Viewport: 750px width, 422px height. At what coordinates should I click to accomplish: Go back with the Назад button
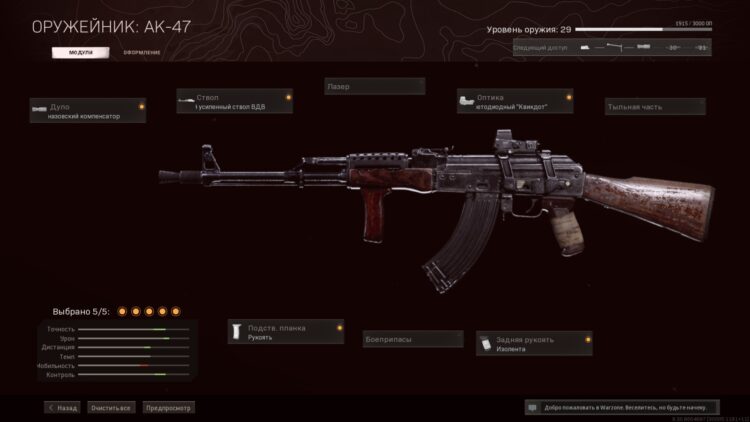(62, 408)
